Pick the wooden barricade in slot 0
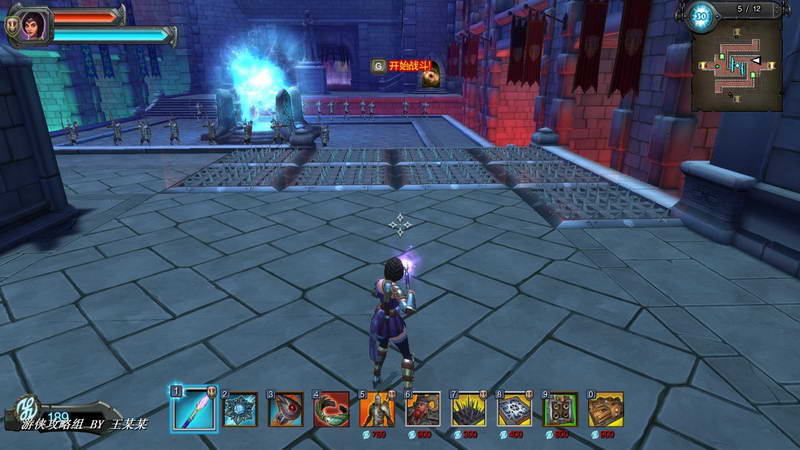The width and height of the screenshot is (800, 450). [x=606, y=409]
